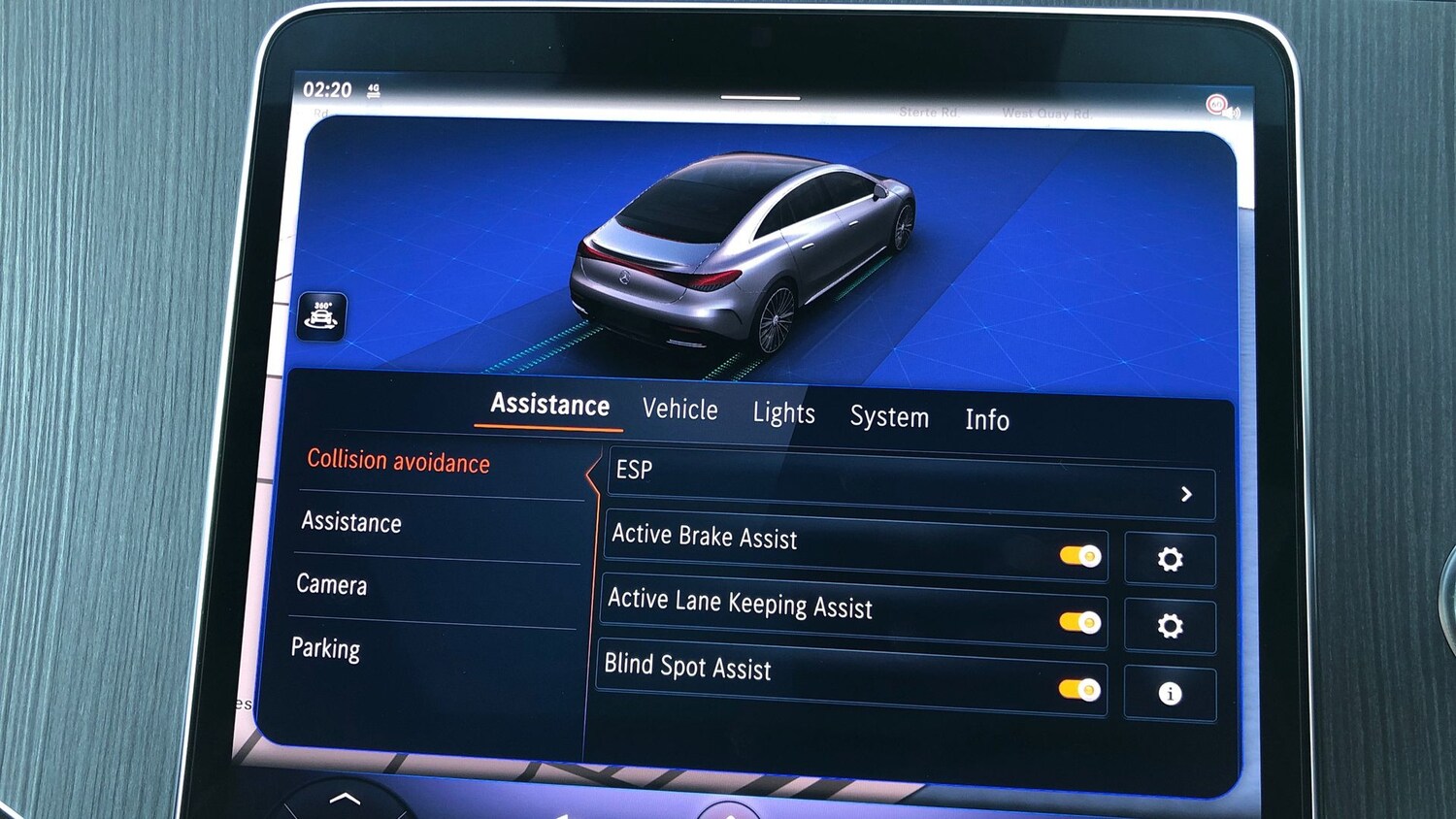Select the Assistance sidebar category
The height and width of the screenshot is (819, 1456).
[x=349, y=523]
